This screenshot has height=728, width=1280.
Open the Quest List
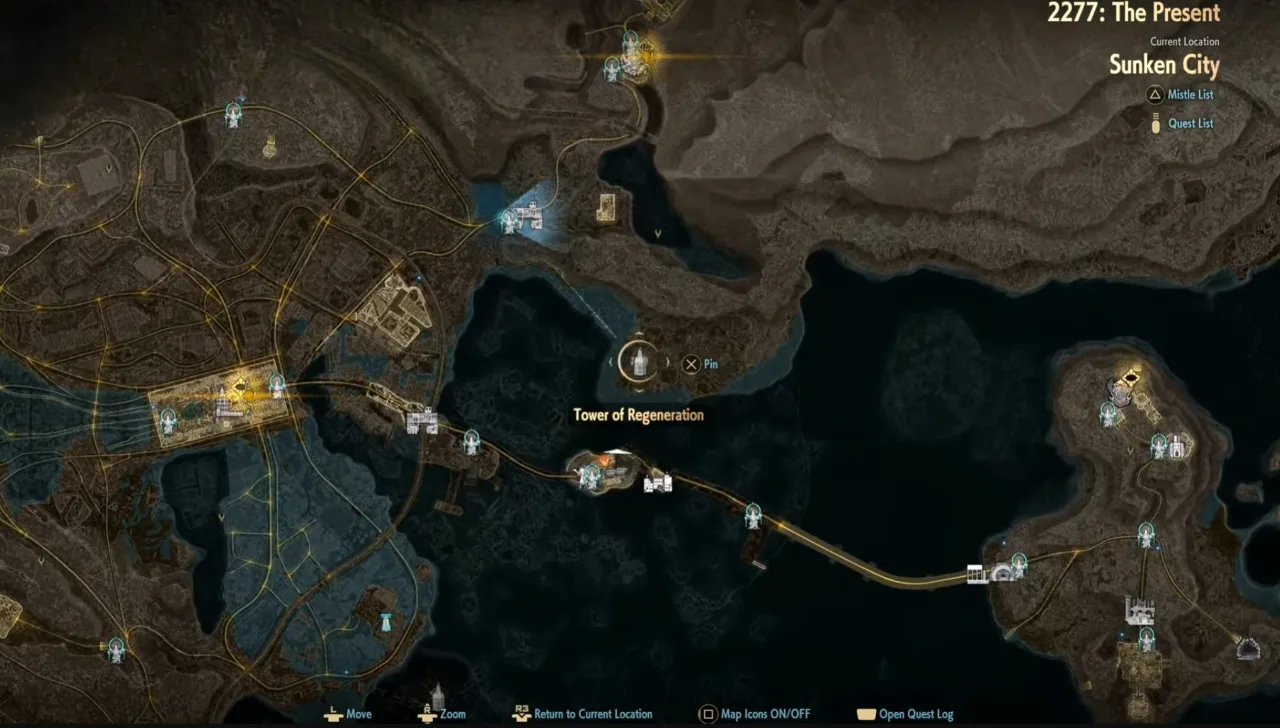point(1190,124)
